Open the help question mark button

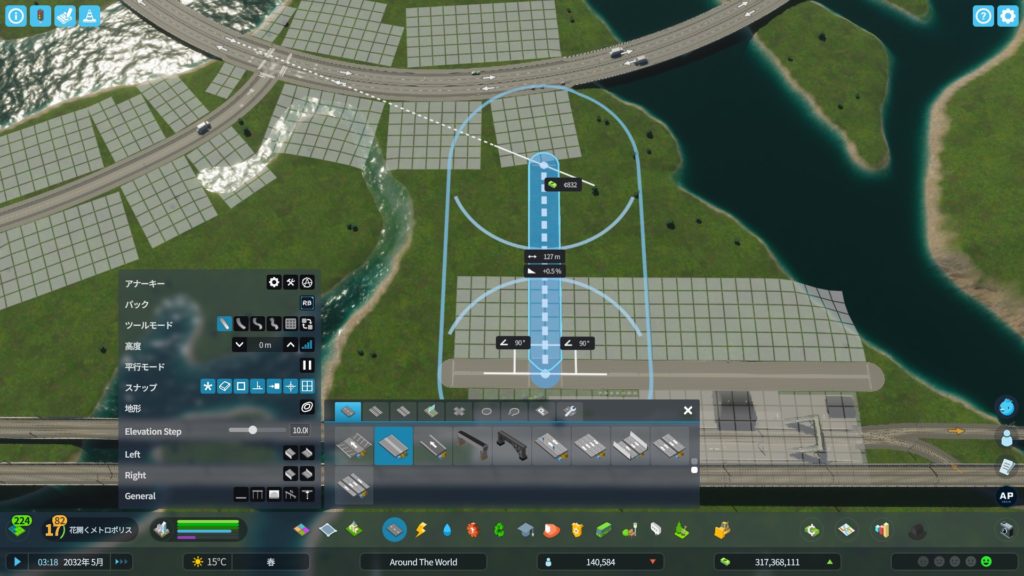coord(983,16)
